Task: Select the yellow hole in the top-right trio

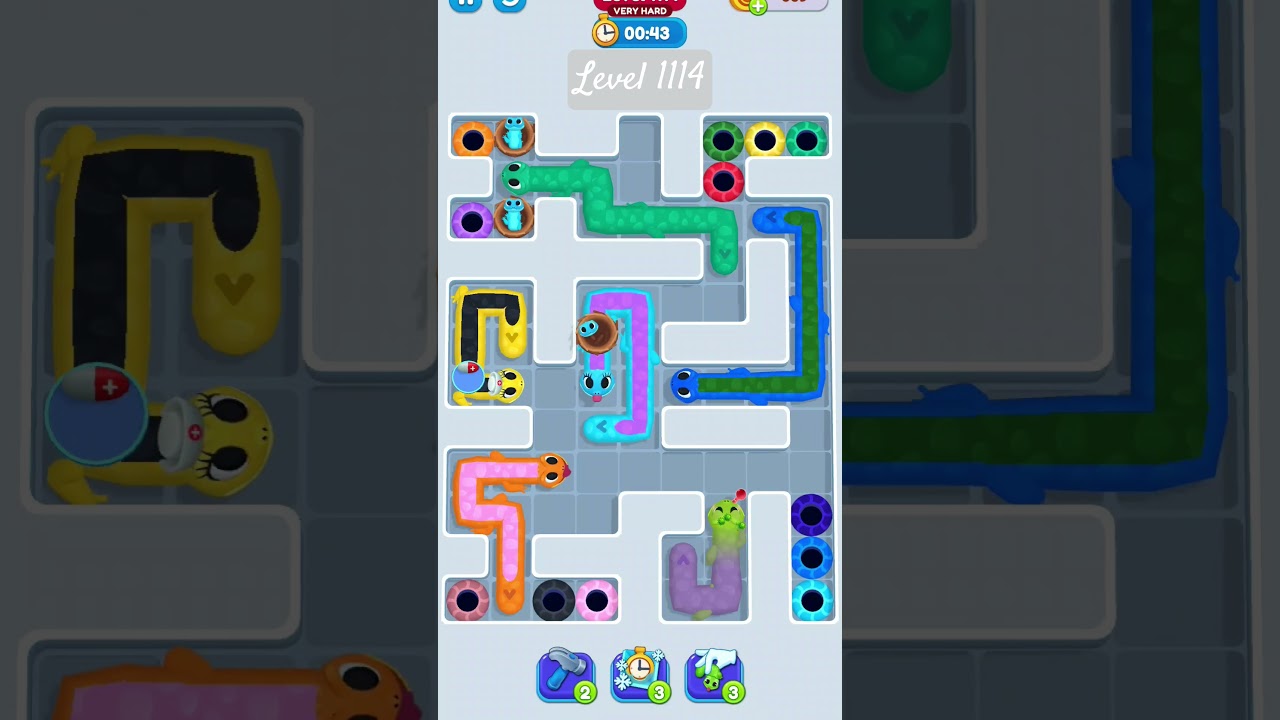Action: (x=765, y=138)
